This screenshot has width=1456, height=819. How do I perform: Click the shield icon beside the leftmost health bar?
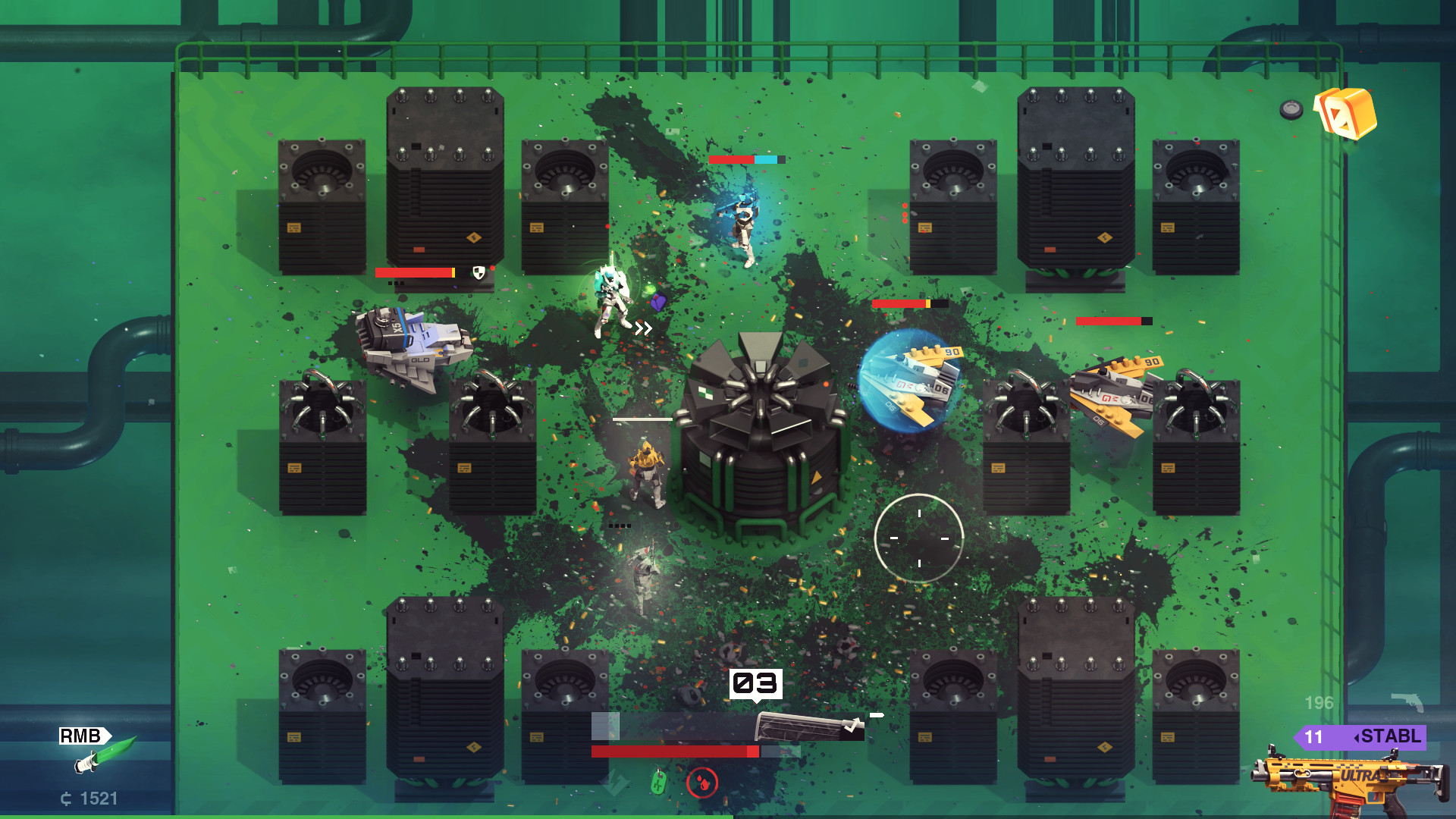click(x=478, y=273)
